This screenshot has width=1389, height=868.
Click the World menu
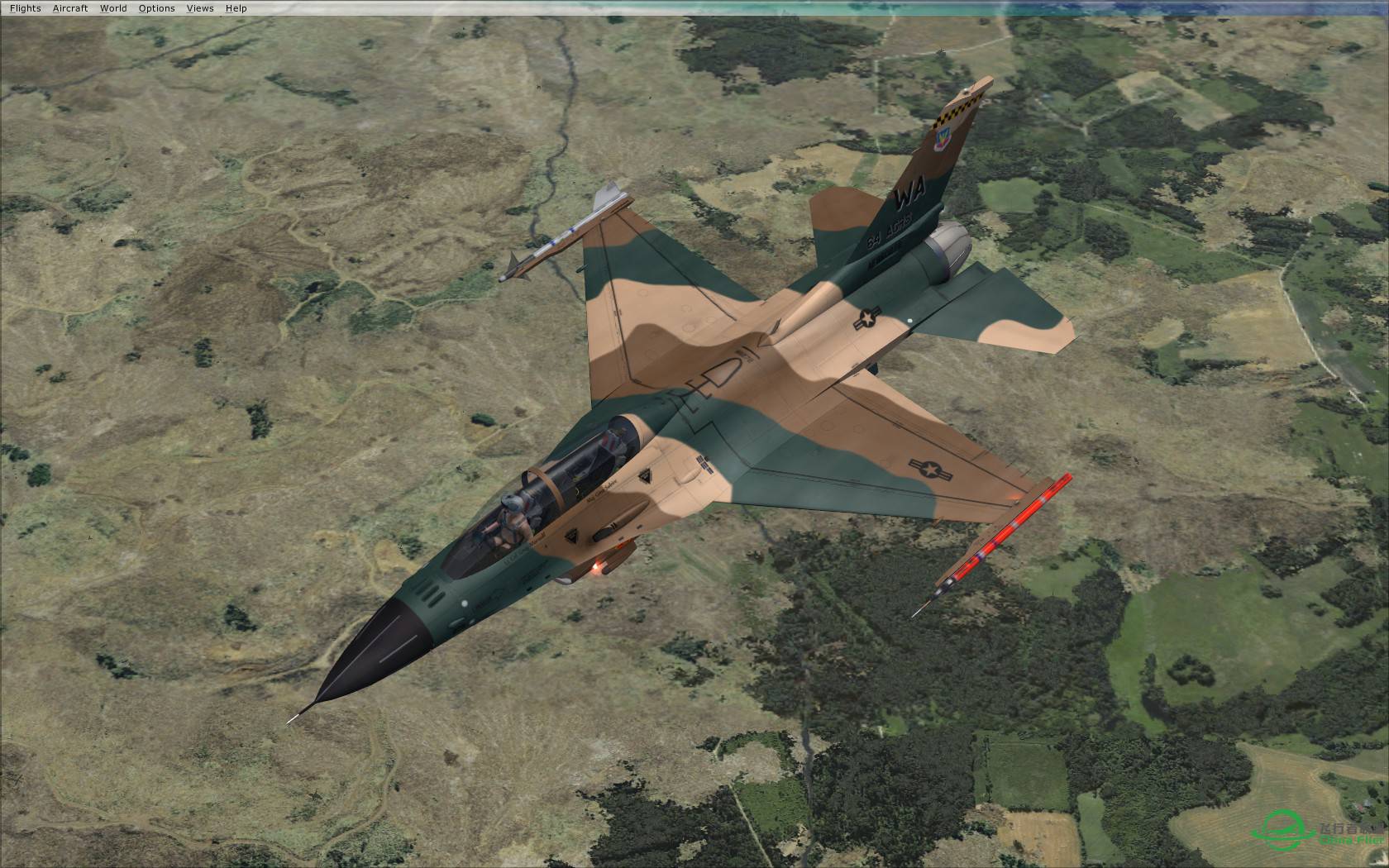click(113, 8)
